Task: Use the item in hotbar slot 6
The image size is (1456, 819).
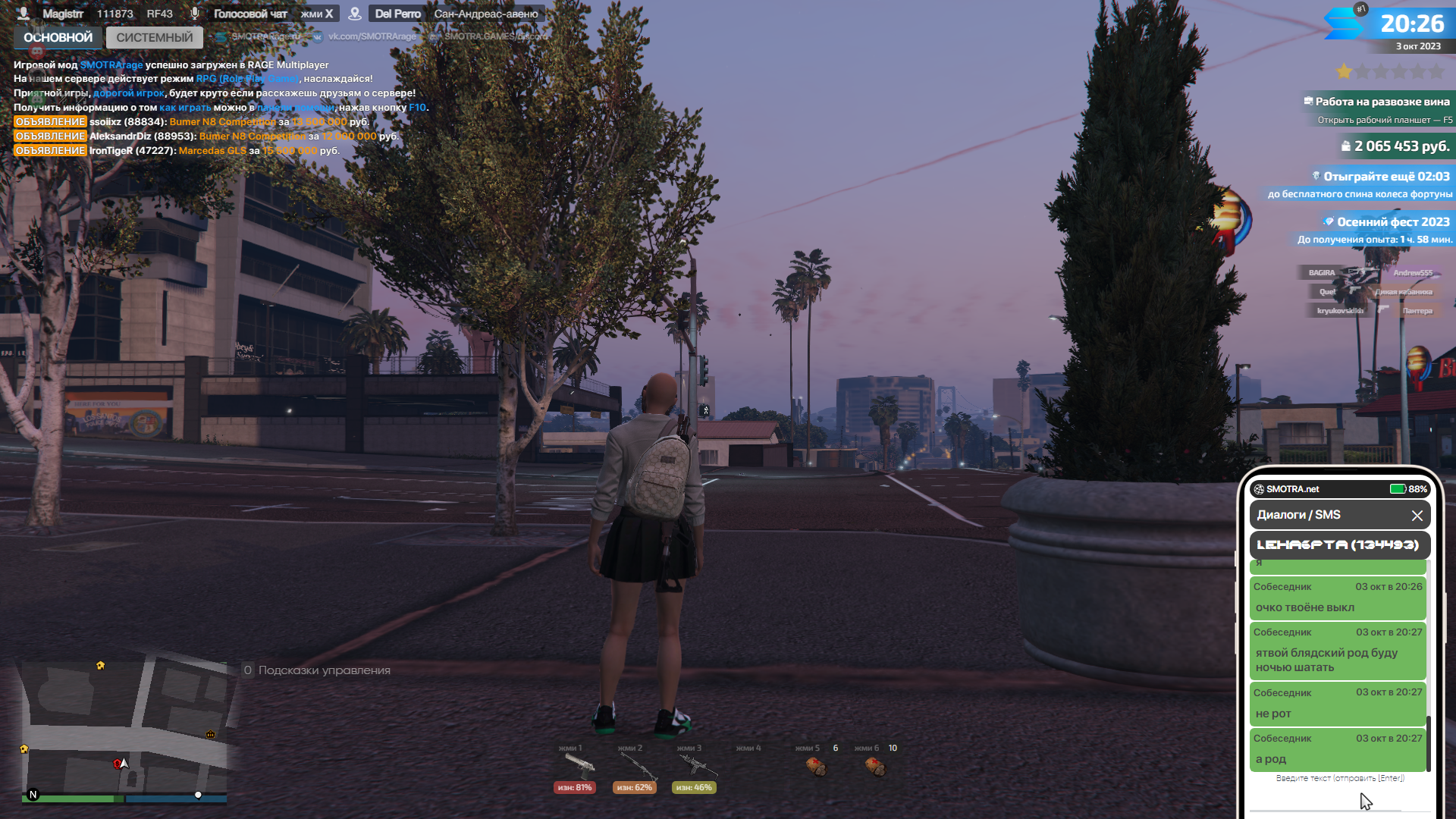Action: point(874,766)
